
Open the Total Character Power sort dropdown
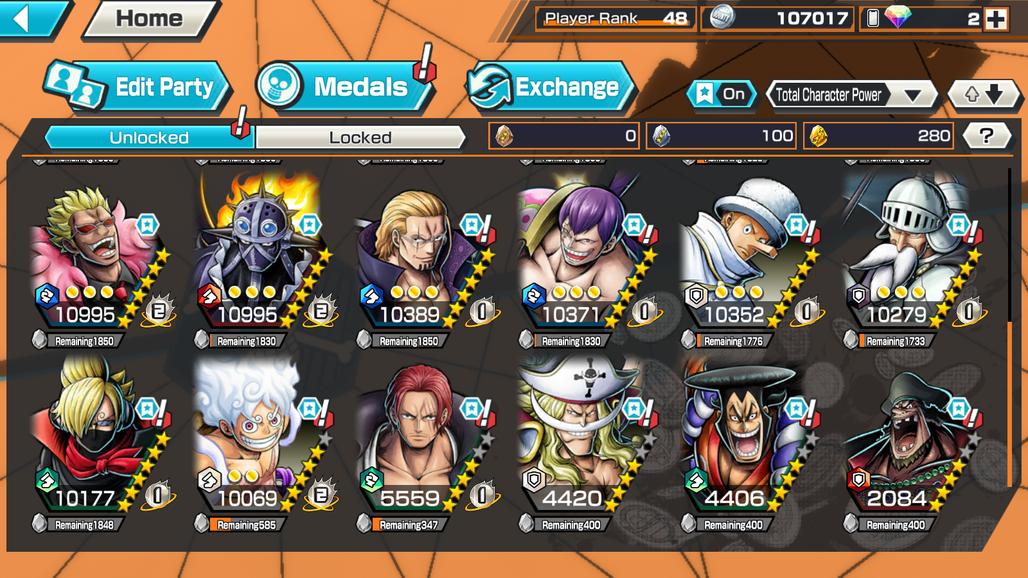click(850, 95)
